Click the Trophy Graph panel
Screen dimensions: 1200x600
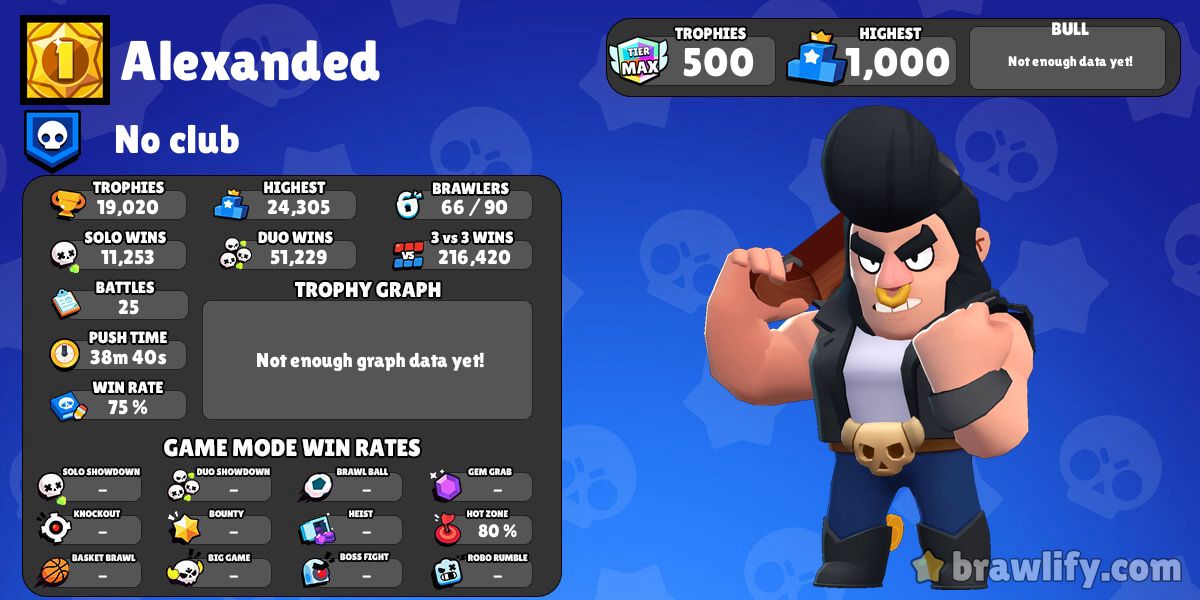[368, 360]
